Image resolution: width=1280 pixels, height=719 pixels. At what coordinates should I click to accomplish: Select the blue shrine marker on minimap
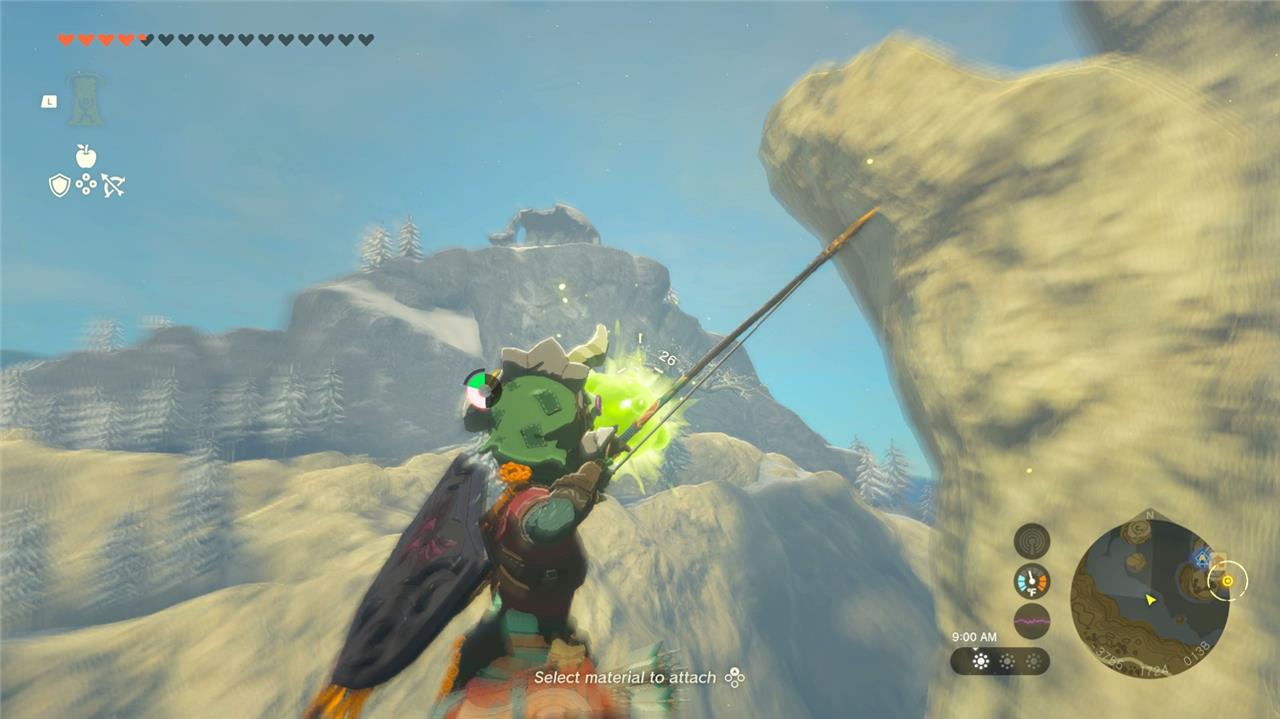point(1201,558)
